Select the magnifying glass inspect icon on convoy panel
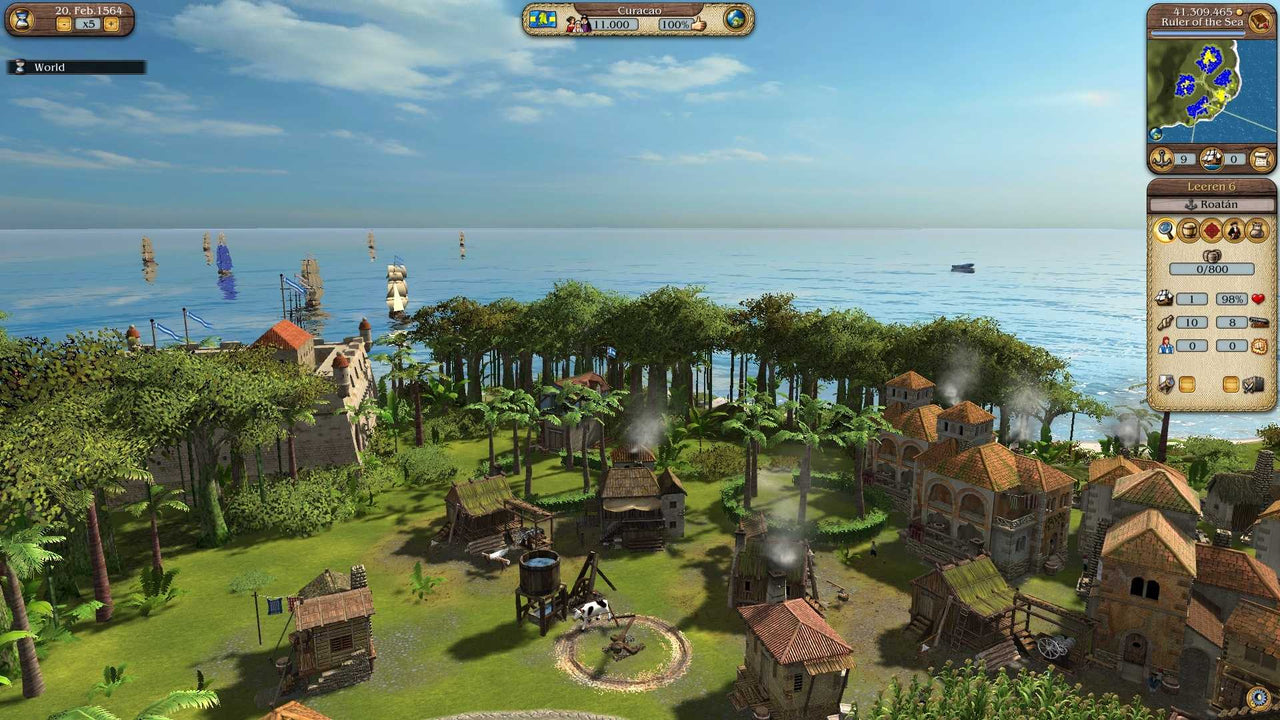The width and height of the screenshot is (1280, 720). (1165, 229)
